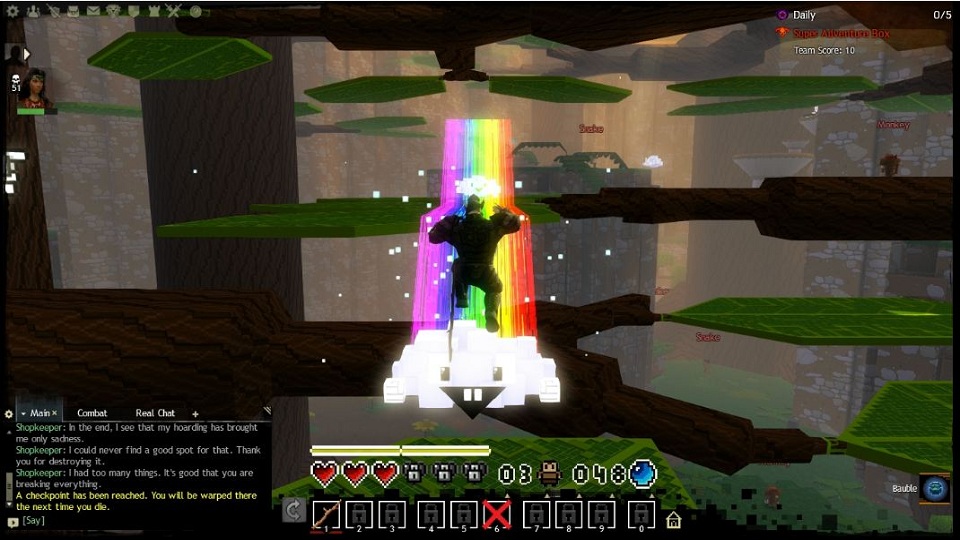Open chat options gear
Viewport: 960px width, 540px height.
tap(9, 413)
